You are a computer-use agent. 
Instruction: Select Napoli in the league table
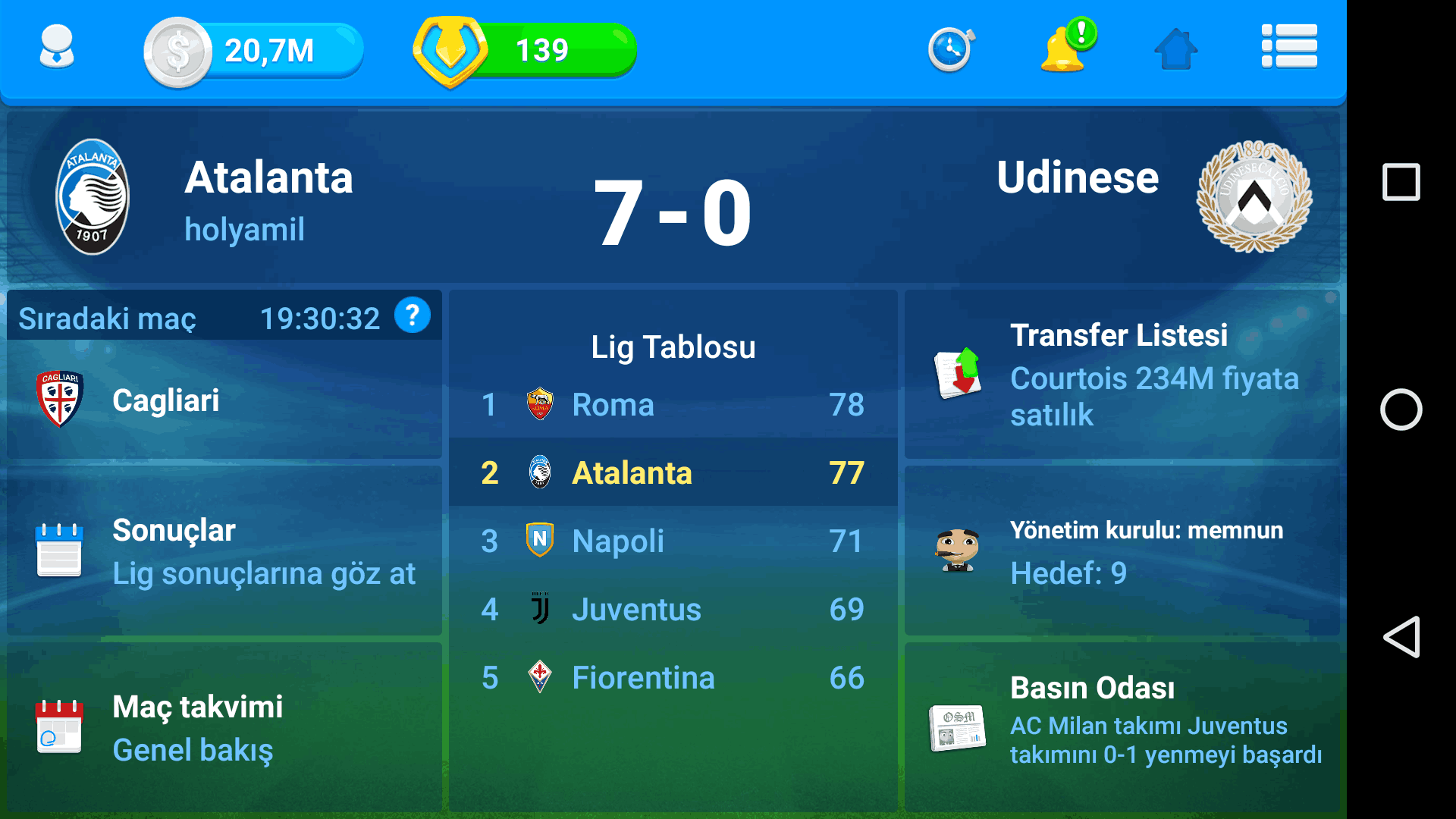672,541
